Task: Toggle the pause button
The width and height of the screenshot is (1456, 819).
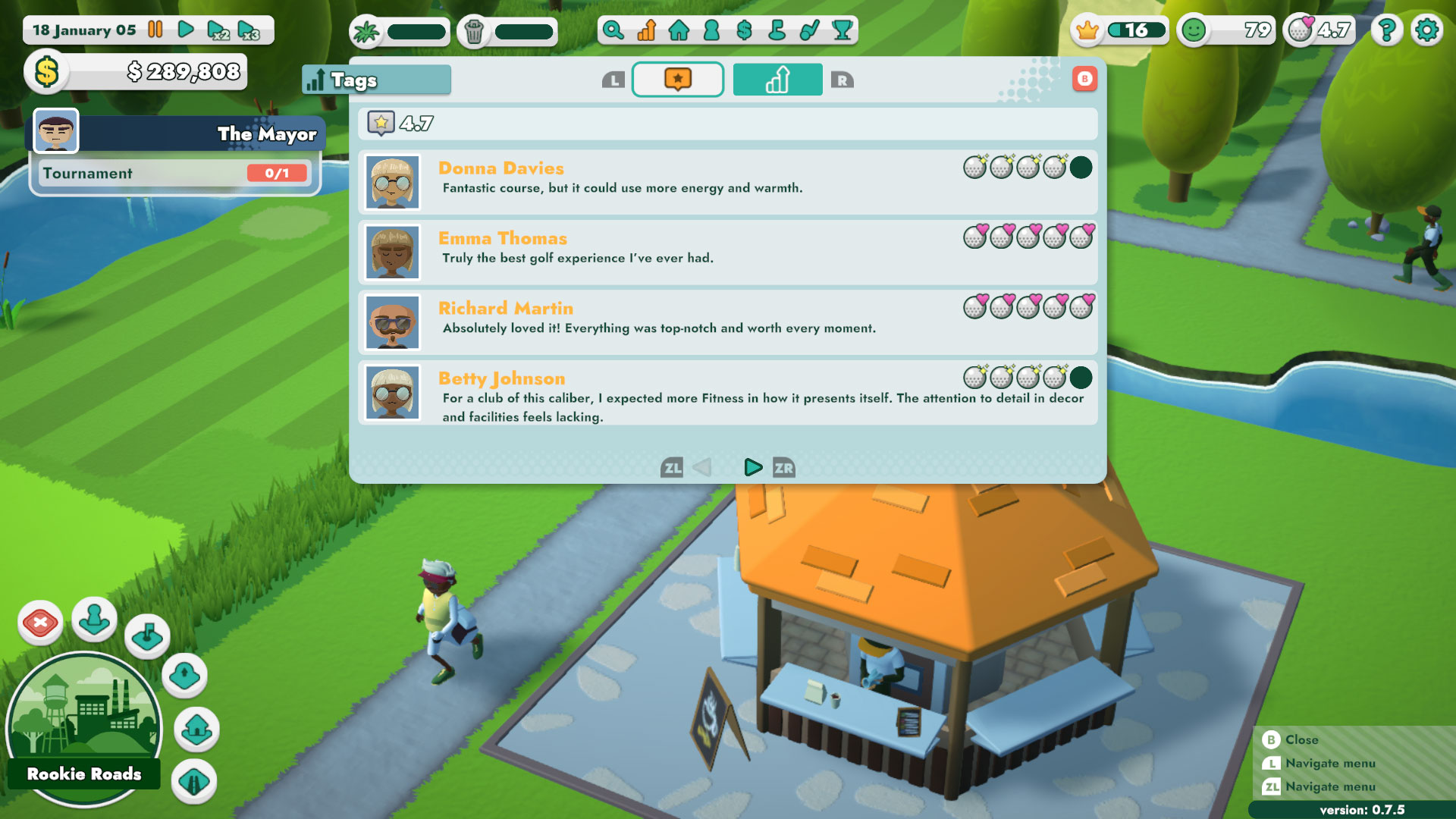Action: (x=155, y=30)
